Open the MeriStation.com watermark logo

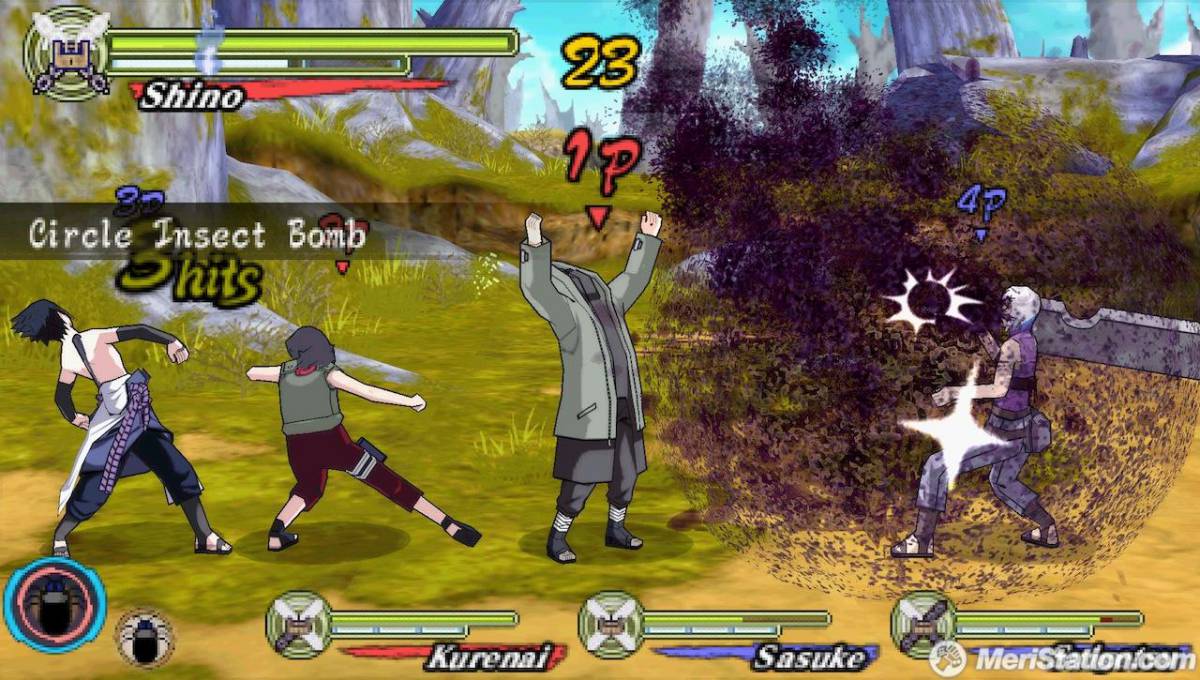coord(1060,658)
